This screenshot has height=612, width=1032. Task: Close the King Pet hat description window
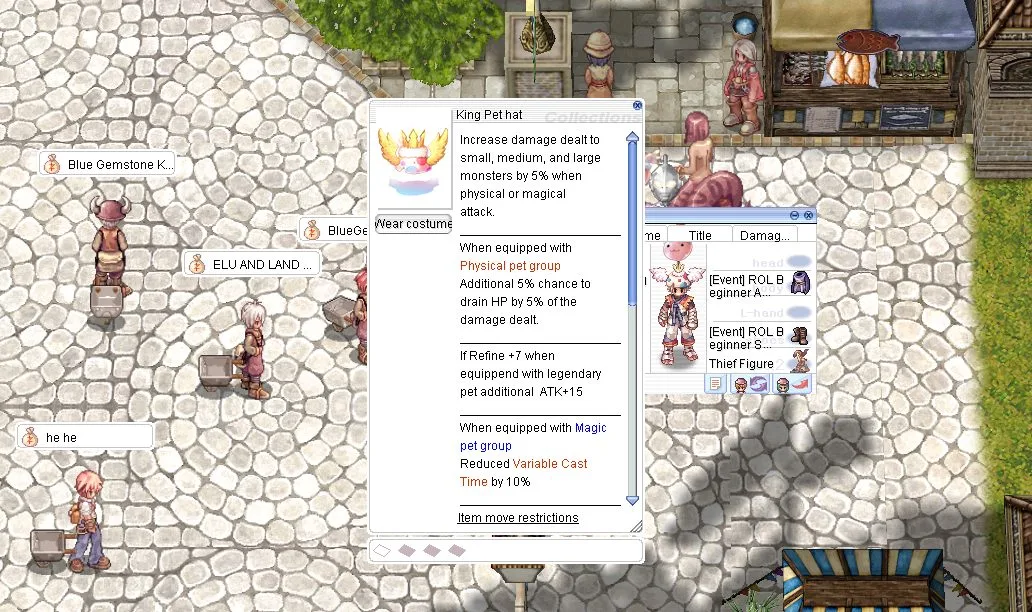(638, 105)
